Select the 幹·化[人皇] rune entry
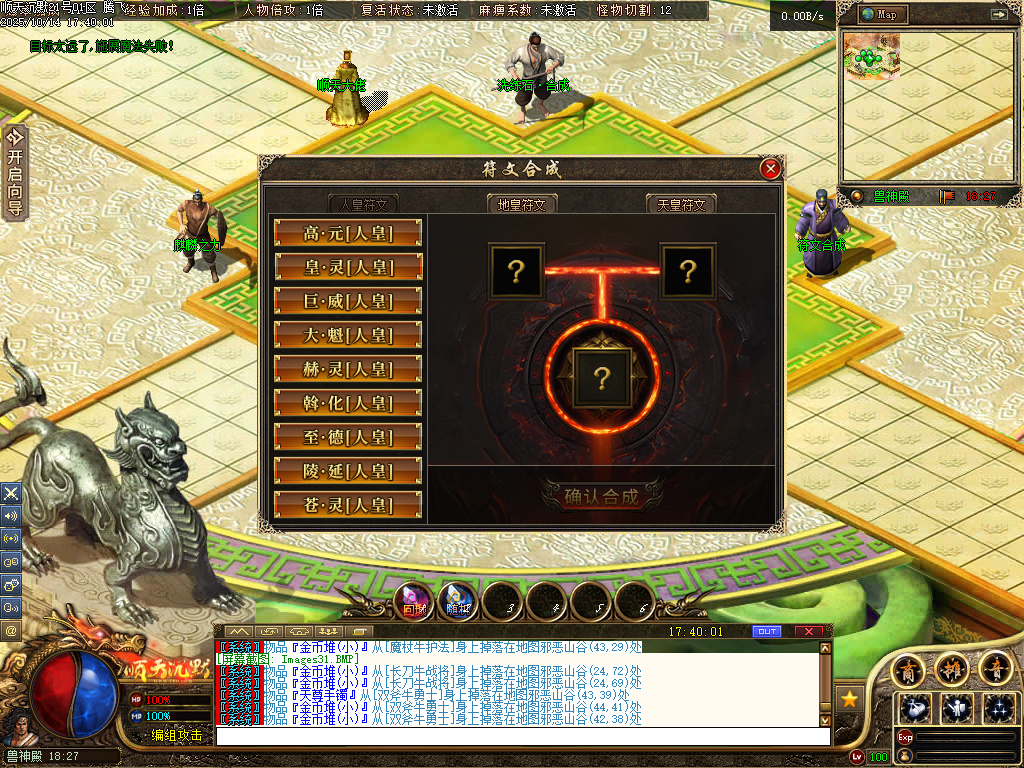Viewport: 1024px width, 768px height. (348, 404)
